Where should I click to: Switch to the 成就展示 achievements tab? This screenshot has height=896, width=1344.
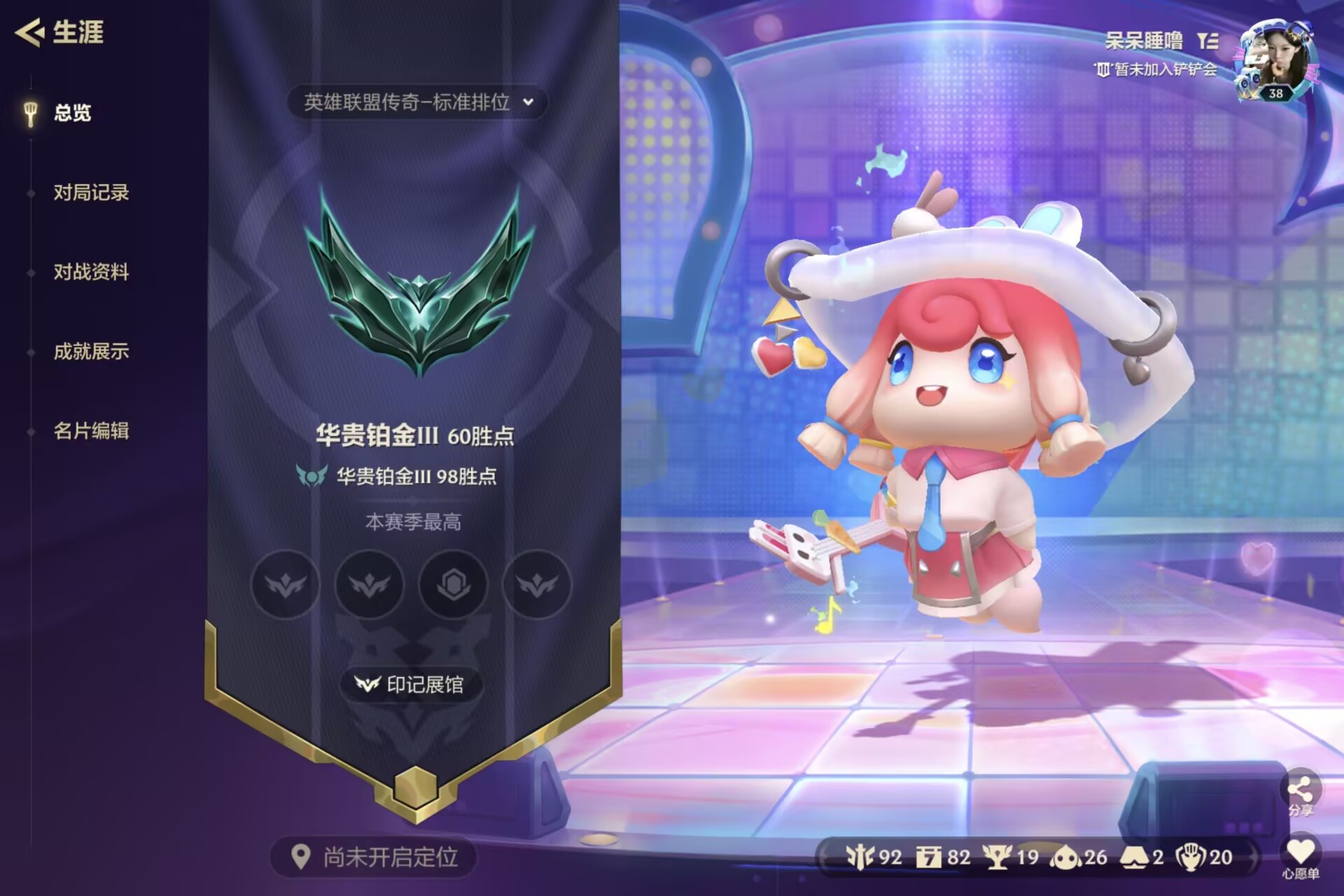coord(92,353)
